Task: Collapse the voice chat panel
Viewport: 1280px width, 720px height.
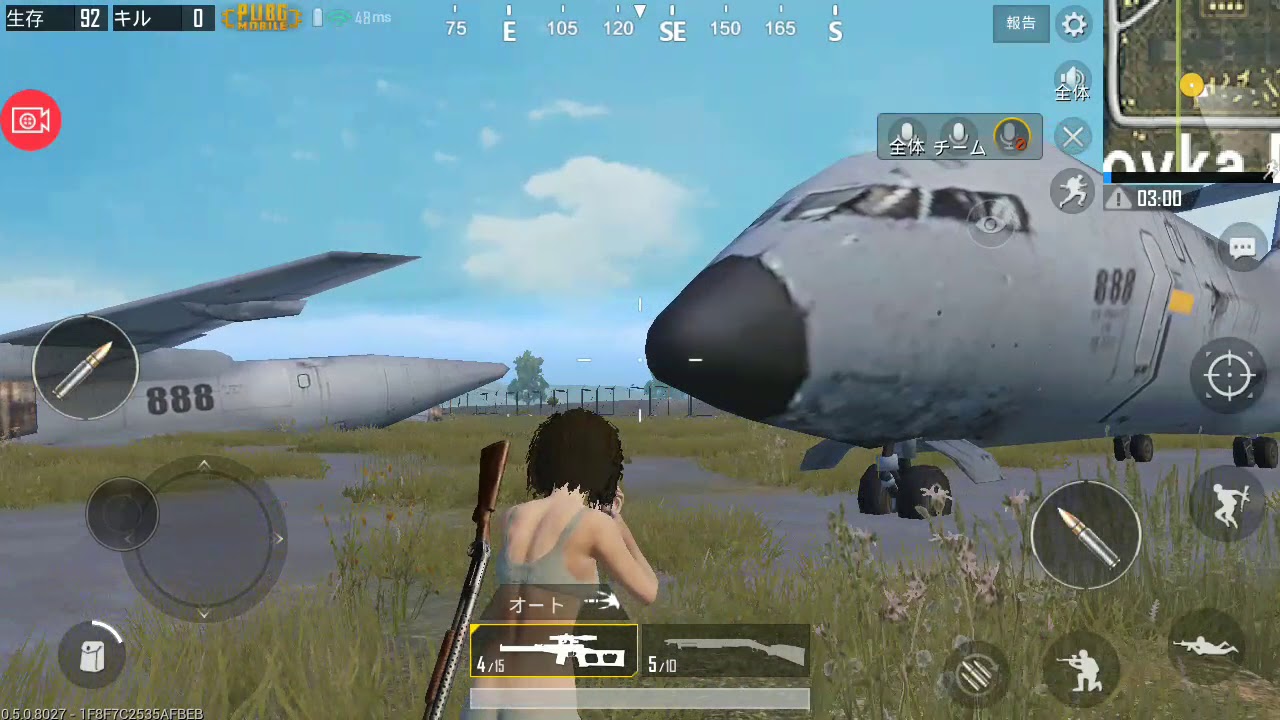Action: coord(1073,136)
